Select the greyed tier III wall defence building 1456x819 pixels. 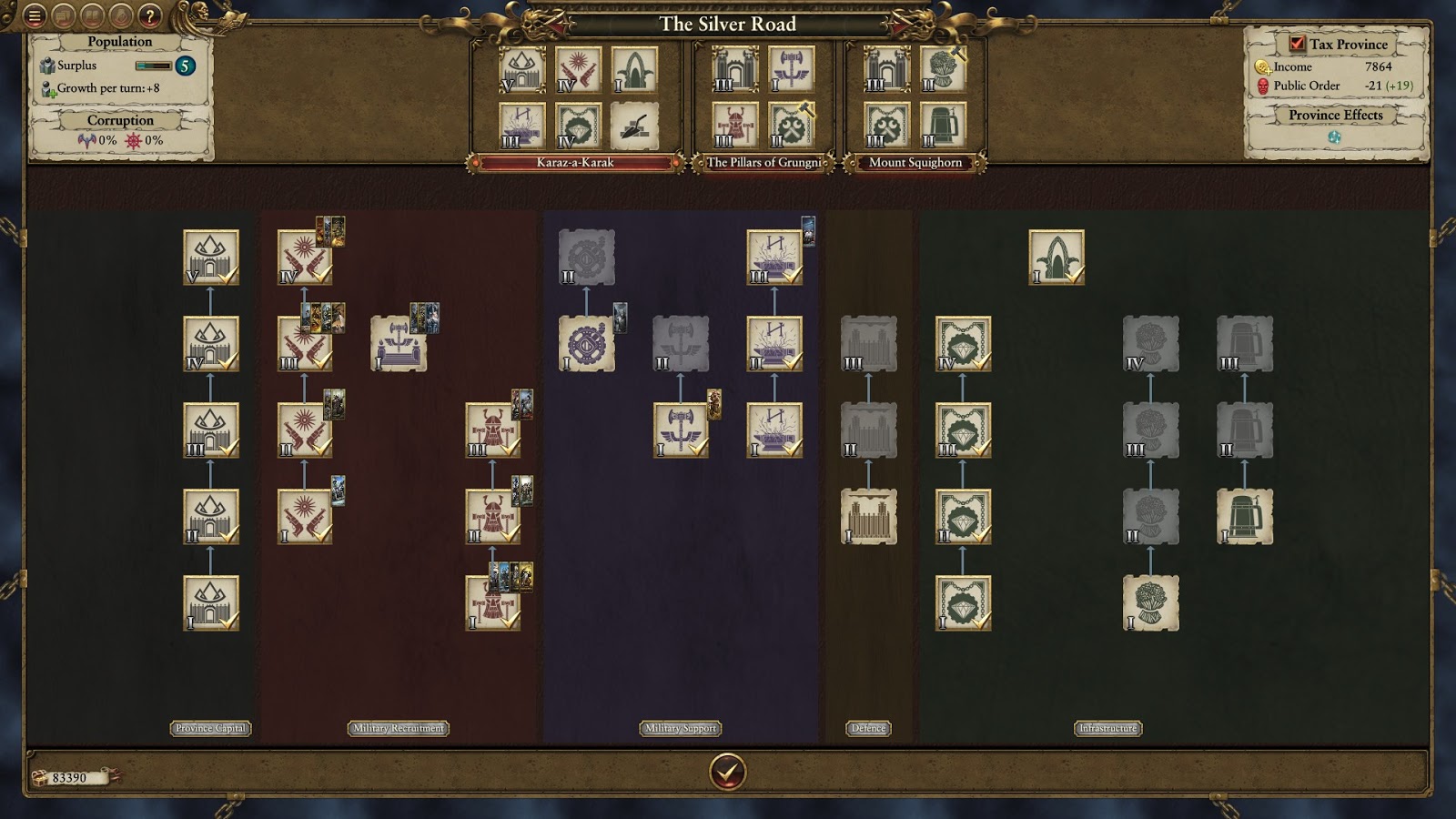(868, 344)
